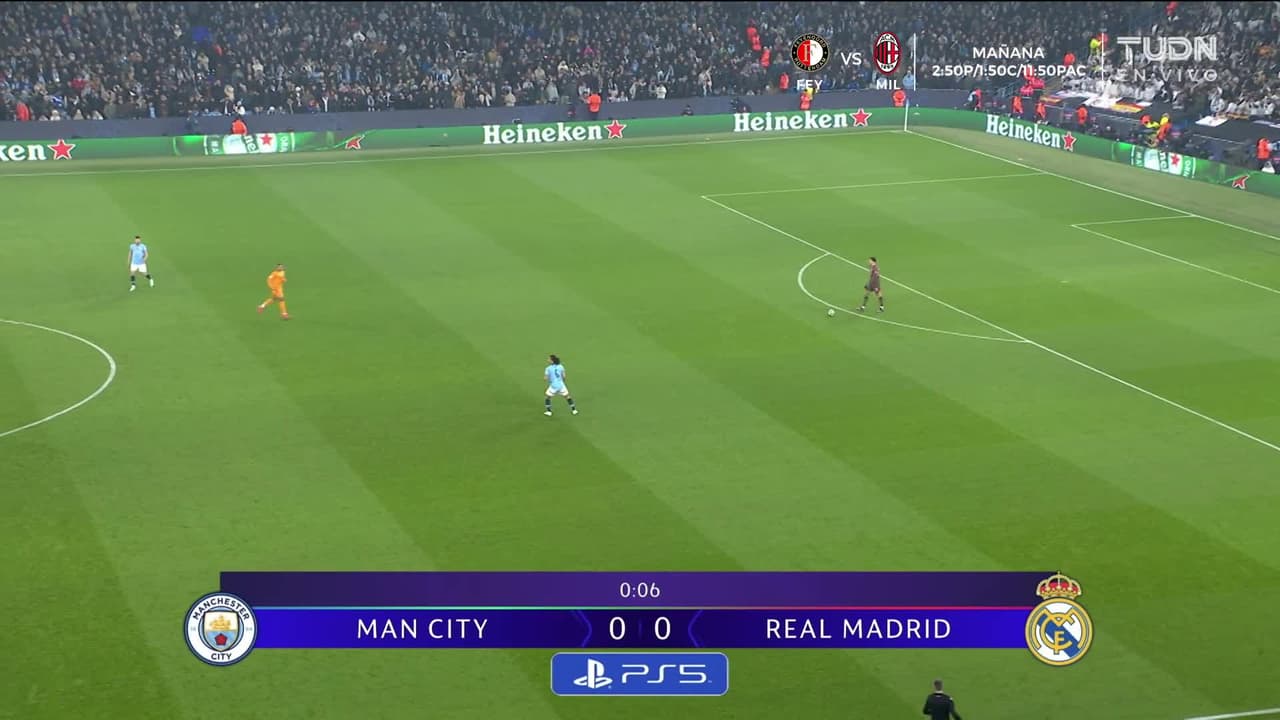The image size is (1280, 720).
Task: Click the Manchester City crest on scoreboard
Action: click(220, 629)
